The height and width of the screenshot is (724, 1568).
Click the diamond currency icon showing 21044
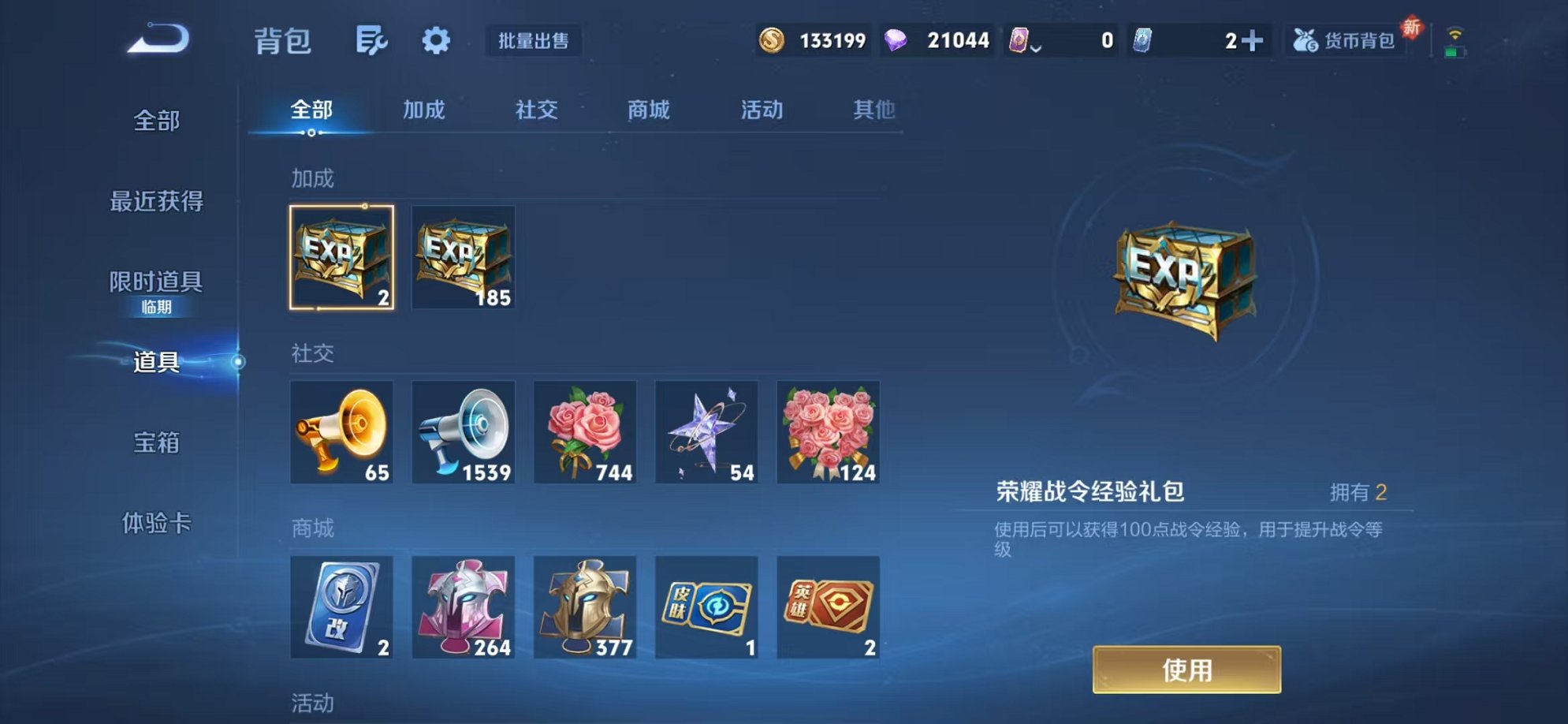point(896,39)
